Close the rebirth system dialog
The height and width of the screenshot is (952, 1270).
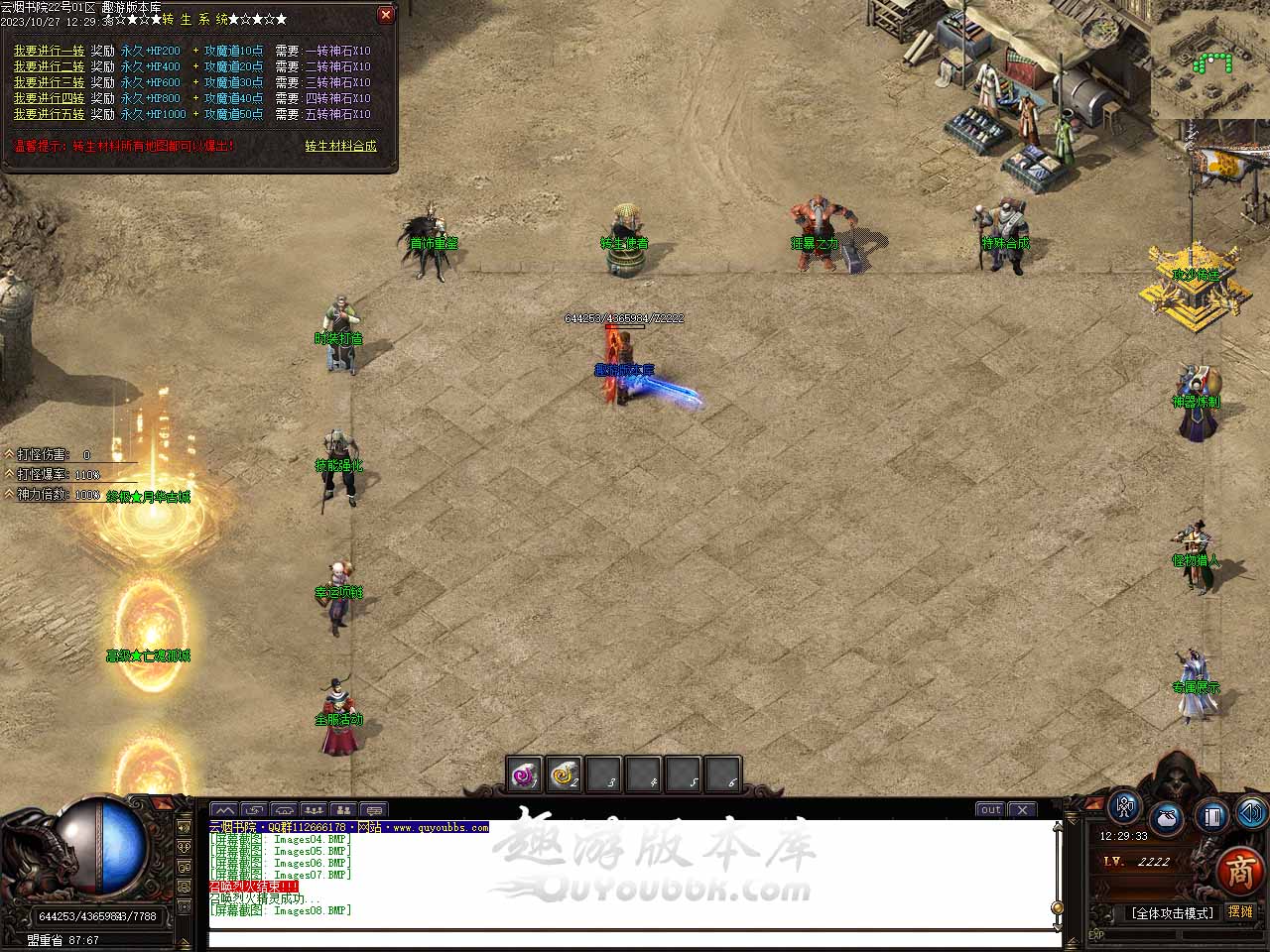[386, 15]
